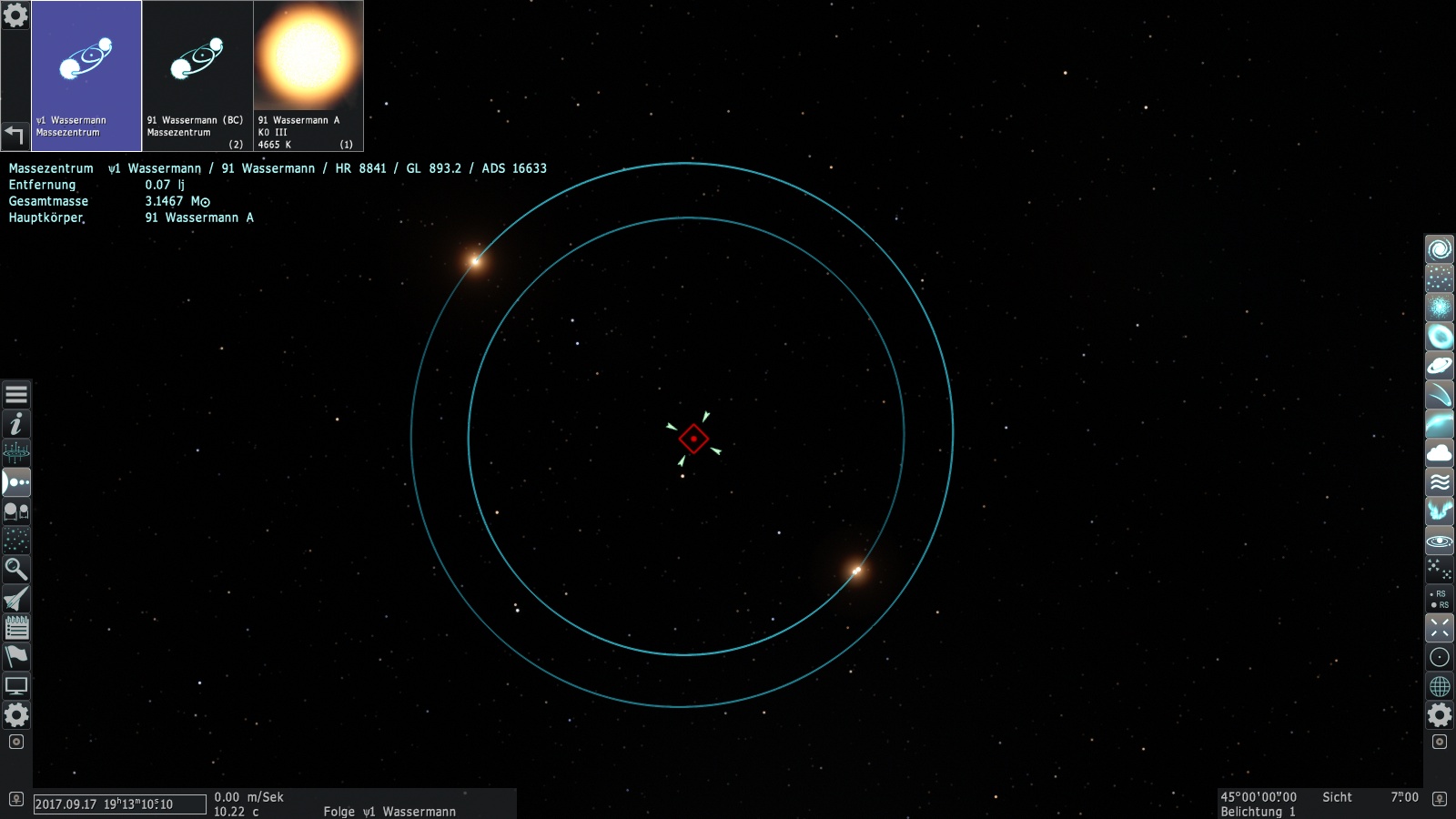The height and width of the screenshot is (819, 1456).
Task: Toggle the comet tails visibility icon
Action: 1440,395
